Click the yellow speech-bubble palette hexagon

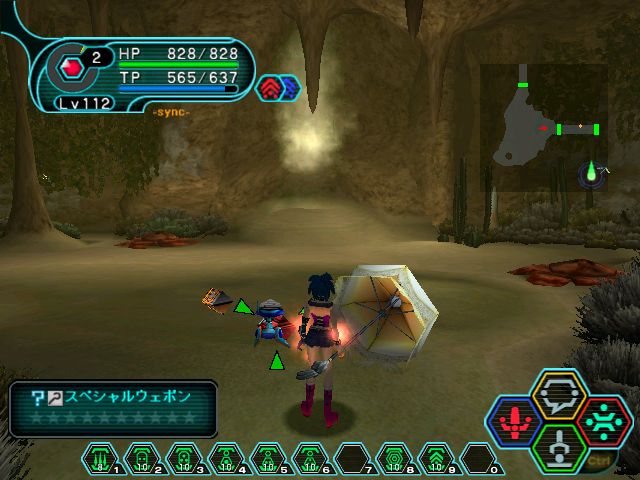tap(558, 393)
